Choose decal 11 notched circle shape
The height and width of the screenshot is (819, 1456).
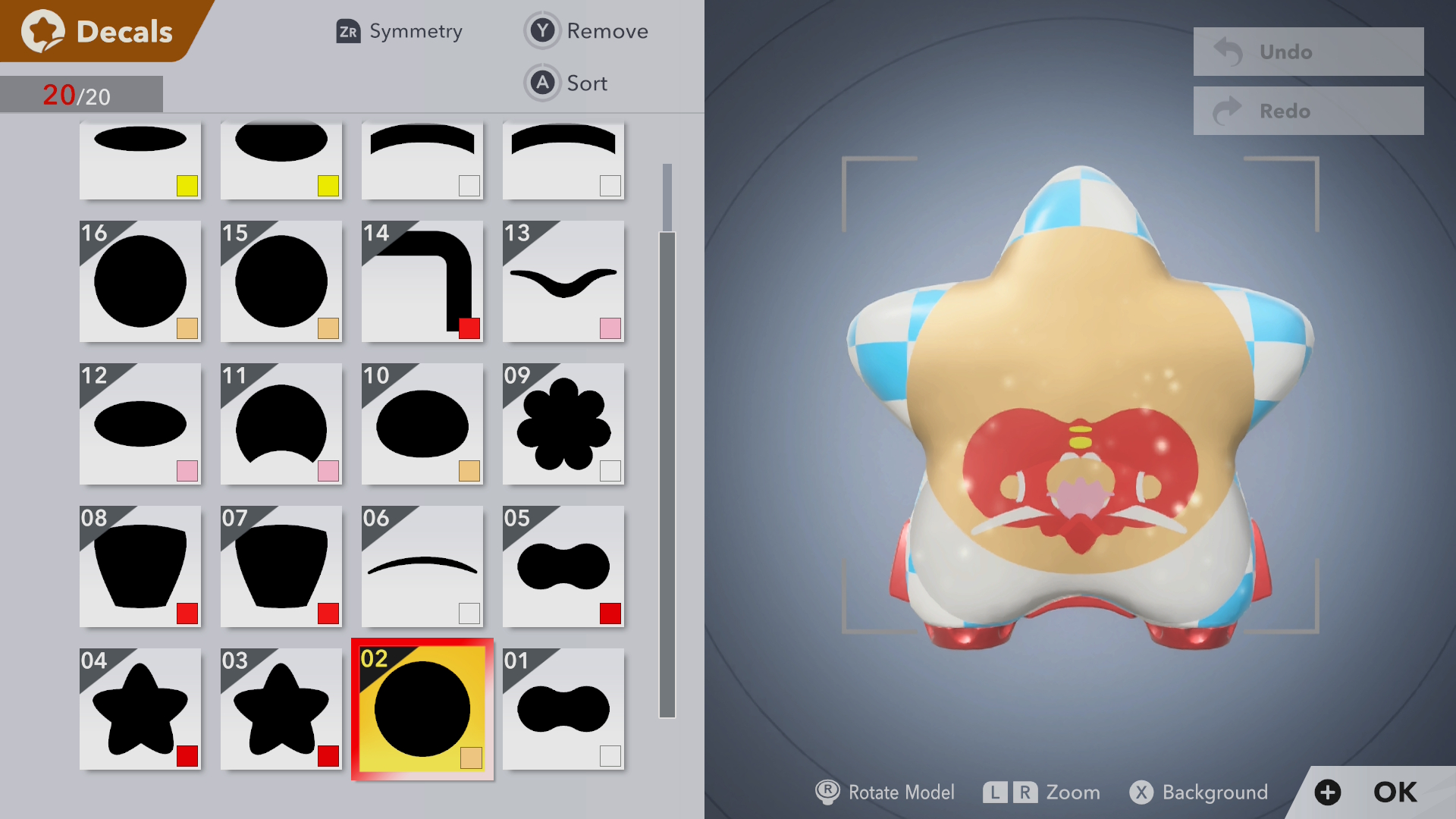tap(281, 424)
